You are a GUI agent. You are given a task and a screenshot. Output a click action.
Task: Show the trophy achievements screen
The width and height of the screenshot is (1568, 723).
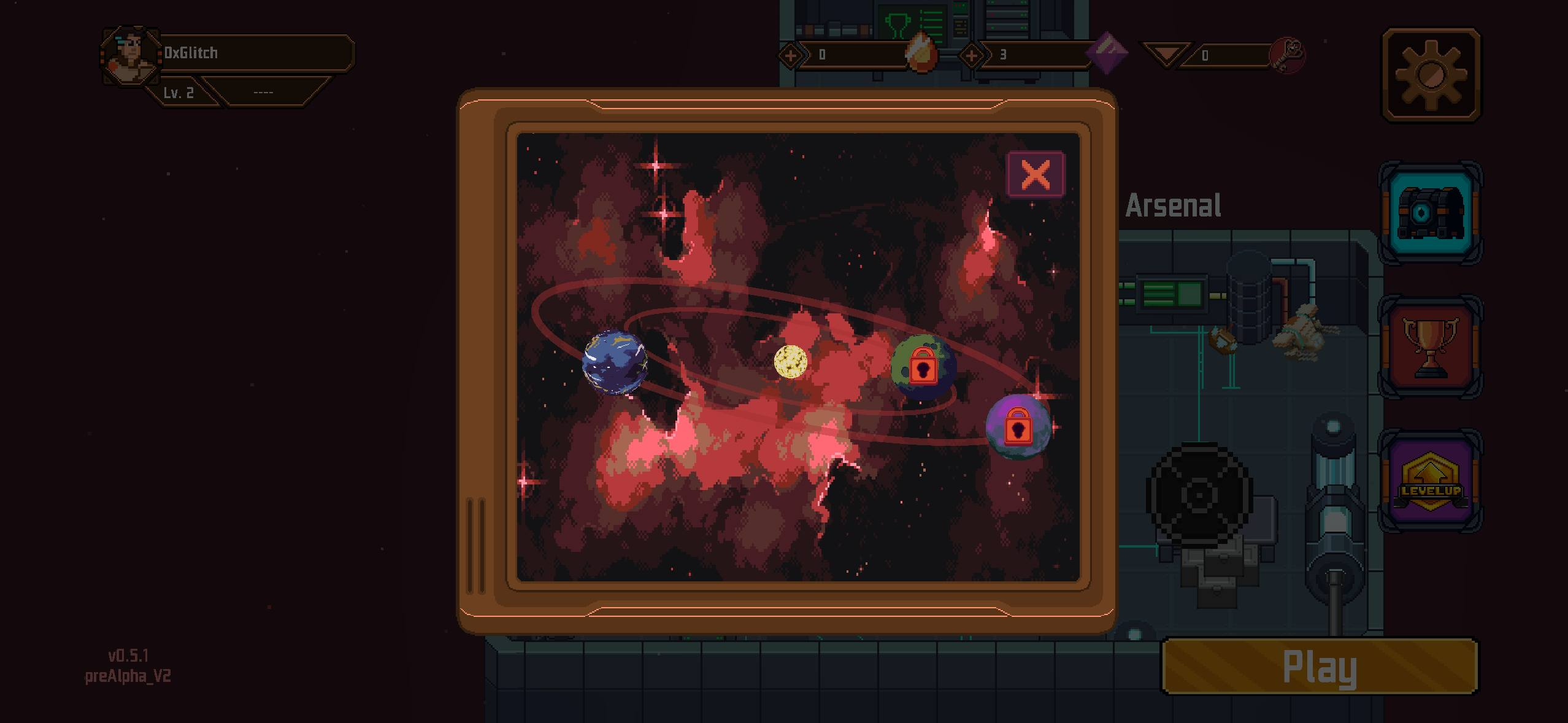[x=1430, y=346]
